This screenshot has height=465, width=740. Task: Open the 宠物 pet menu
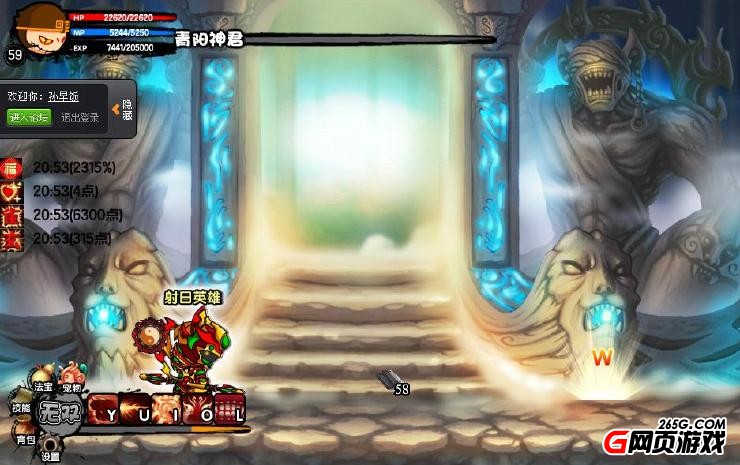point(70,387)
